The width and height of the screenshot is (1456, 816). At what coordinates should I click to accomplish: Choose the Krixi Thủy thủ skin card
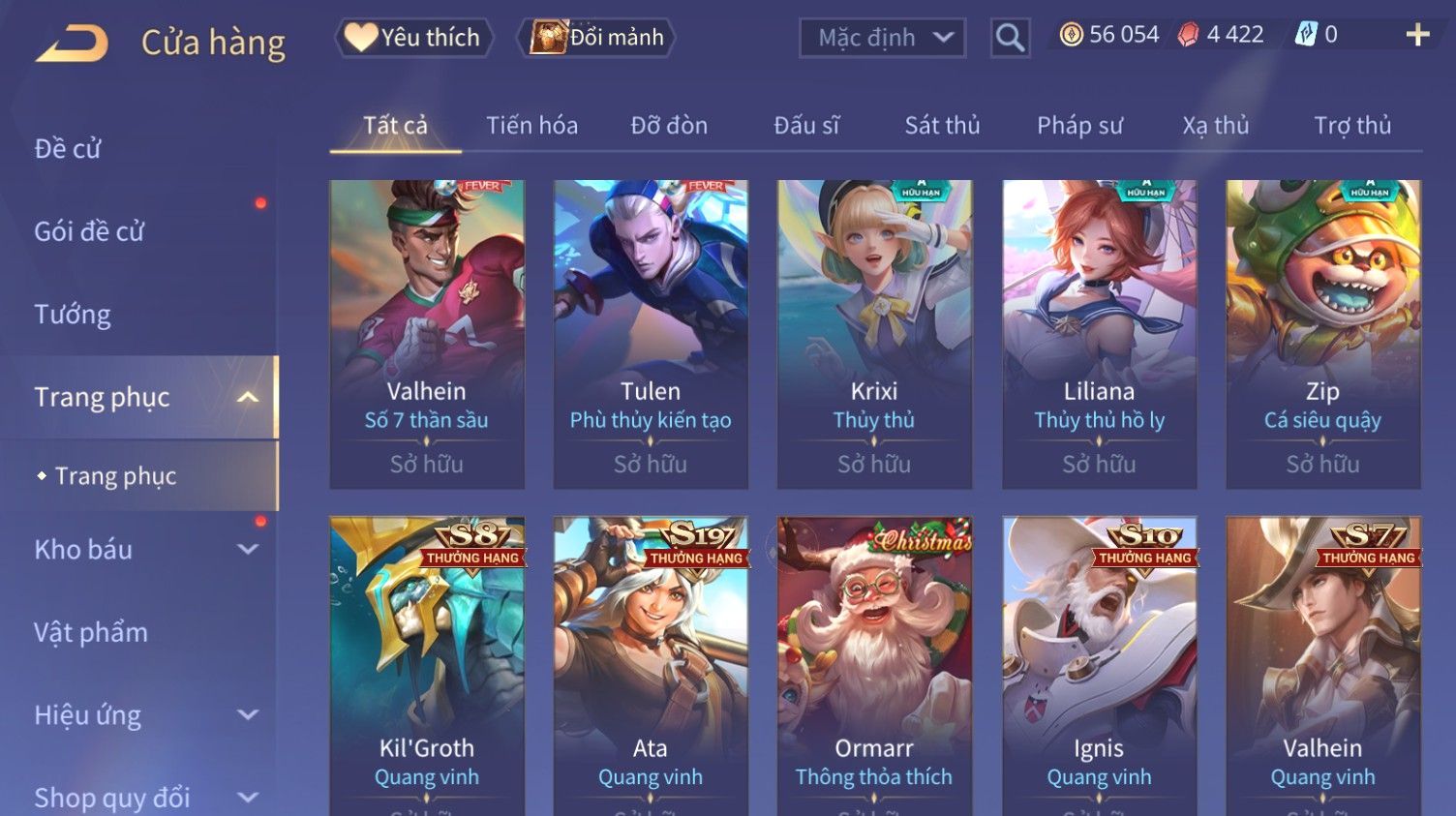point(874,334)
